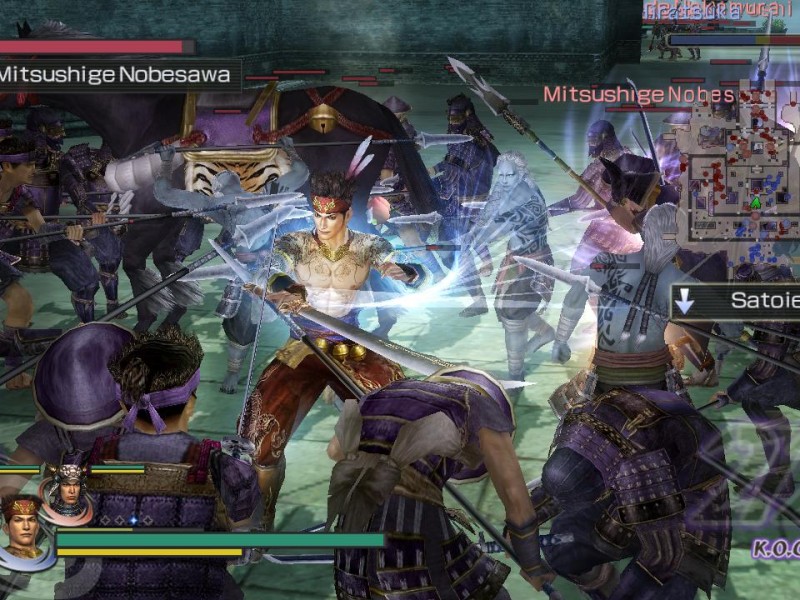Click the Mitsushige Nobesawa target name banner

(x=119, y=74)
